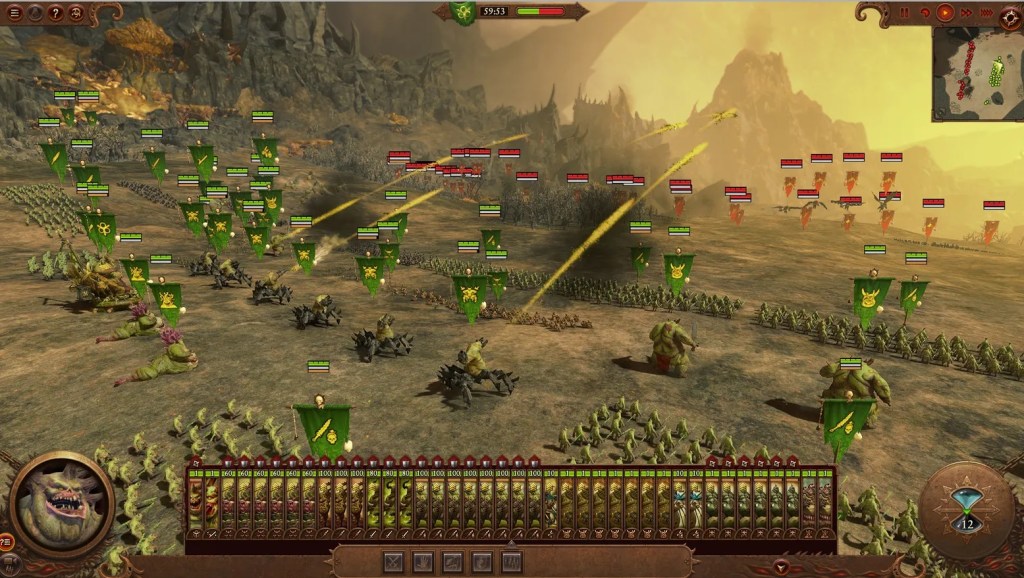
Task: Pause the battle
Action: [905, 13]
